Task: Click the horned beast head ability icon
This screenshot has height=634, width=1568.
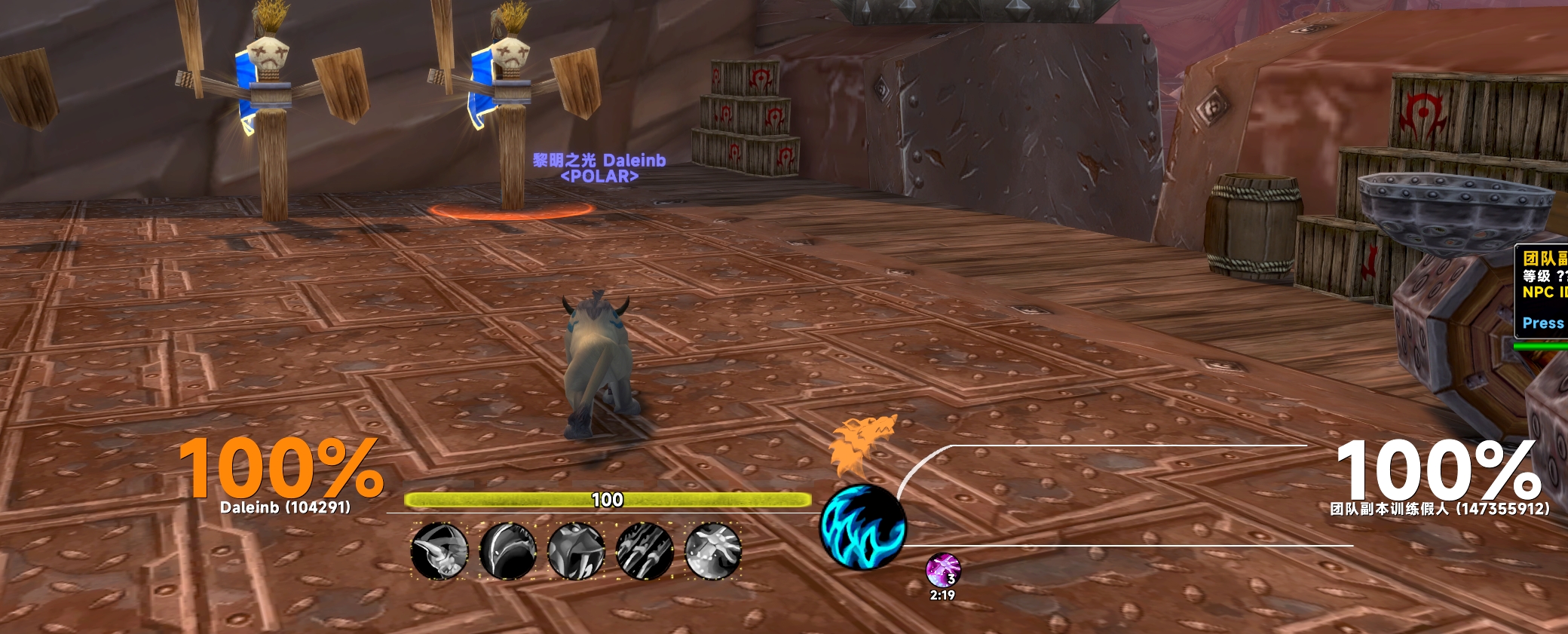Action: point(439,551)
